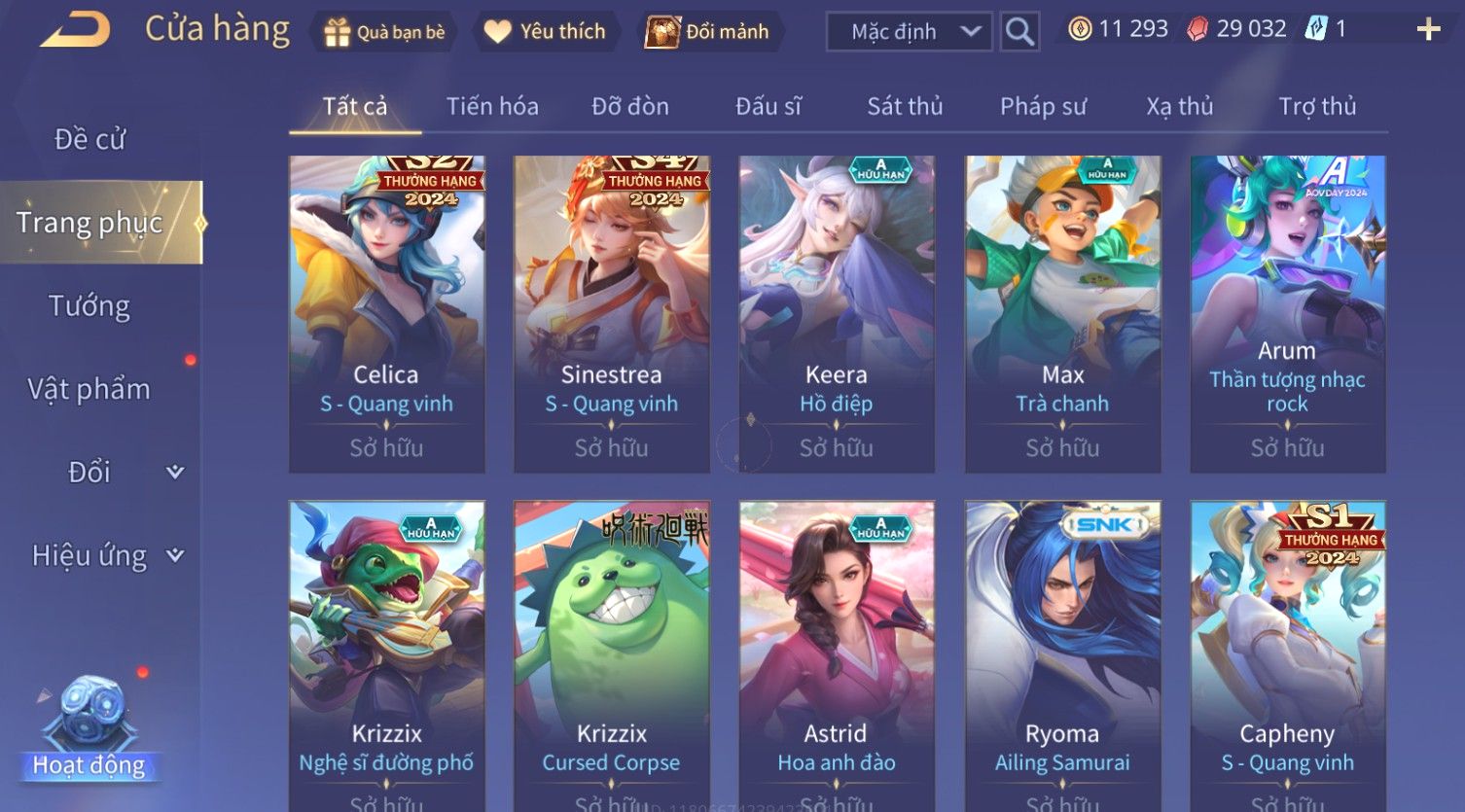Switch to the Tiến hóa tab
This screenshot has height=812, width=1465.
click(492, 106)
